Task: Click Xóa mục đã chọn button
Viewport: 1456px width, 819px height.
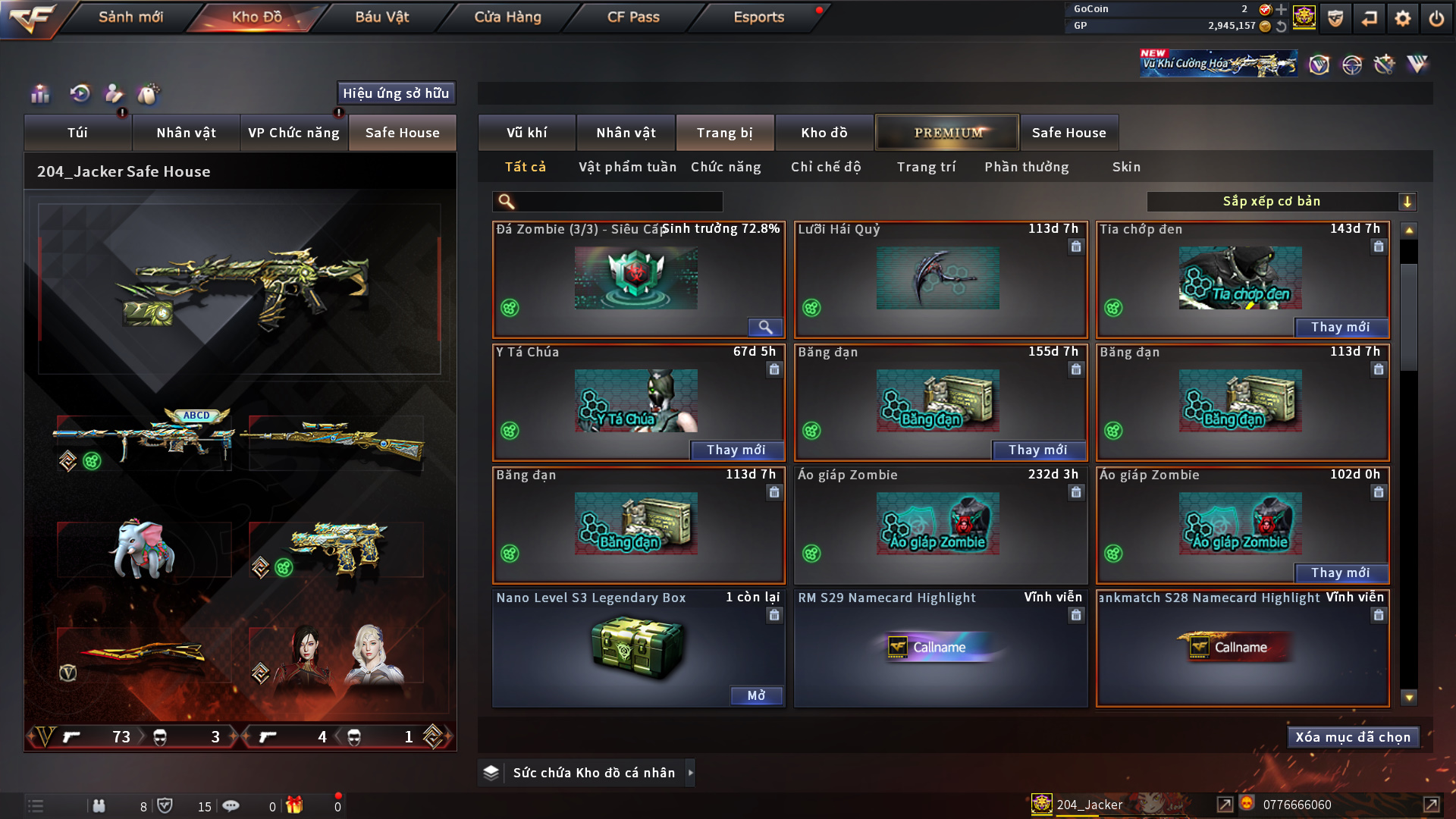Action: pos(1352,737)
